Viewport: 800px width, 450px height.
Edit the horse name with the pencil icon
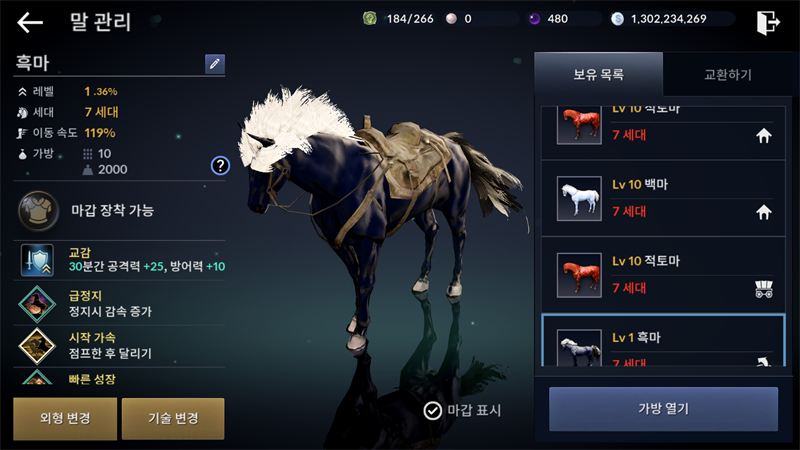click(215, 64)
